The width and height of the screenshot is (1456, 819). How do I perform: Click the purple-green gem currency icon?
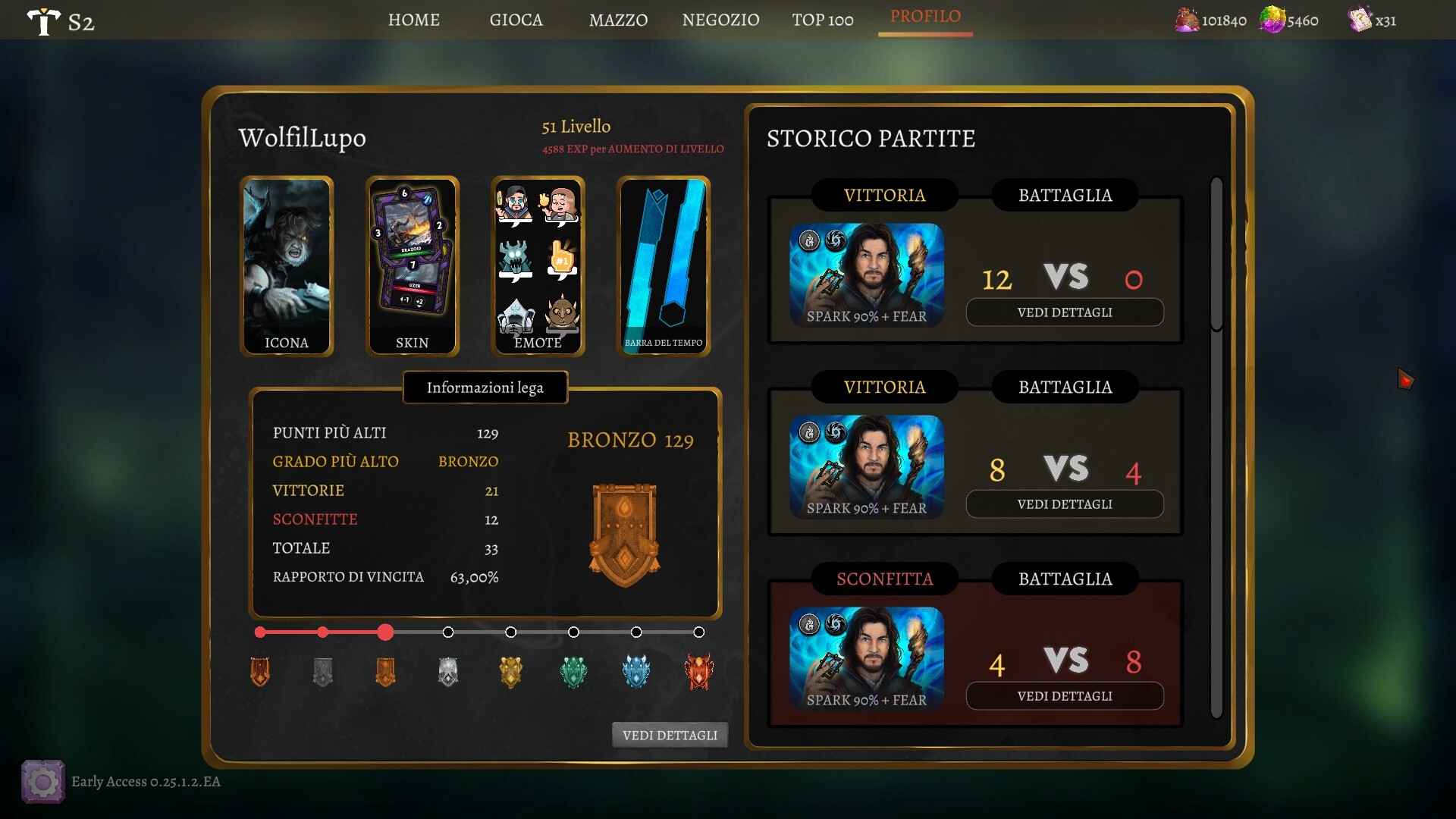point(1272,20)
